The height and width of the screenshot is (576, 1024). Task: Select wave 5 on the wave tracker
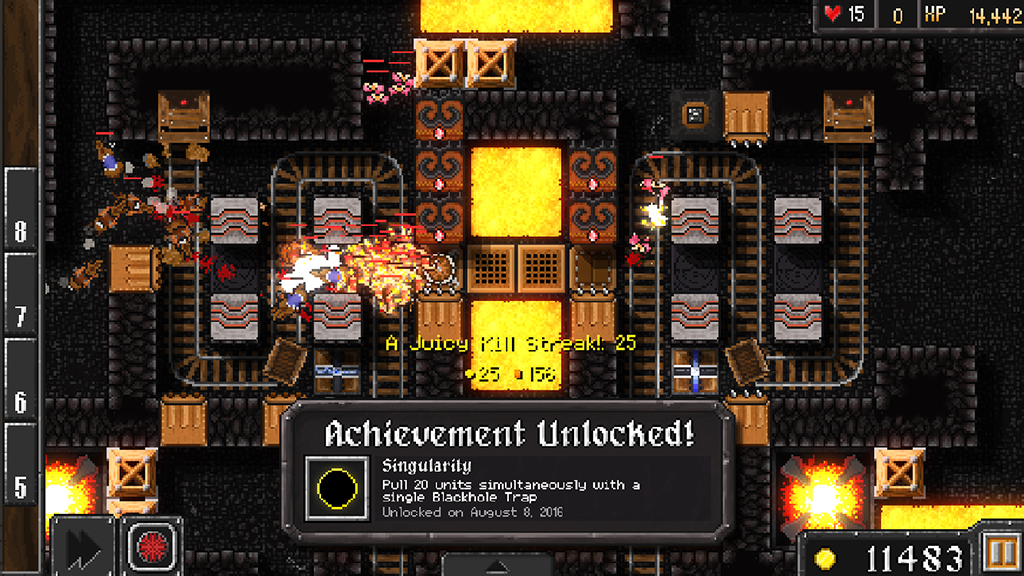click(20, 486)
